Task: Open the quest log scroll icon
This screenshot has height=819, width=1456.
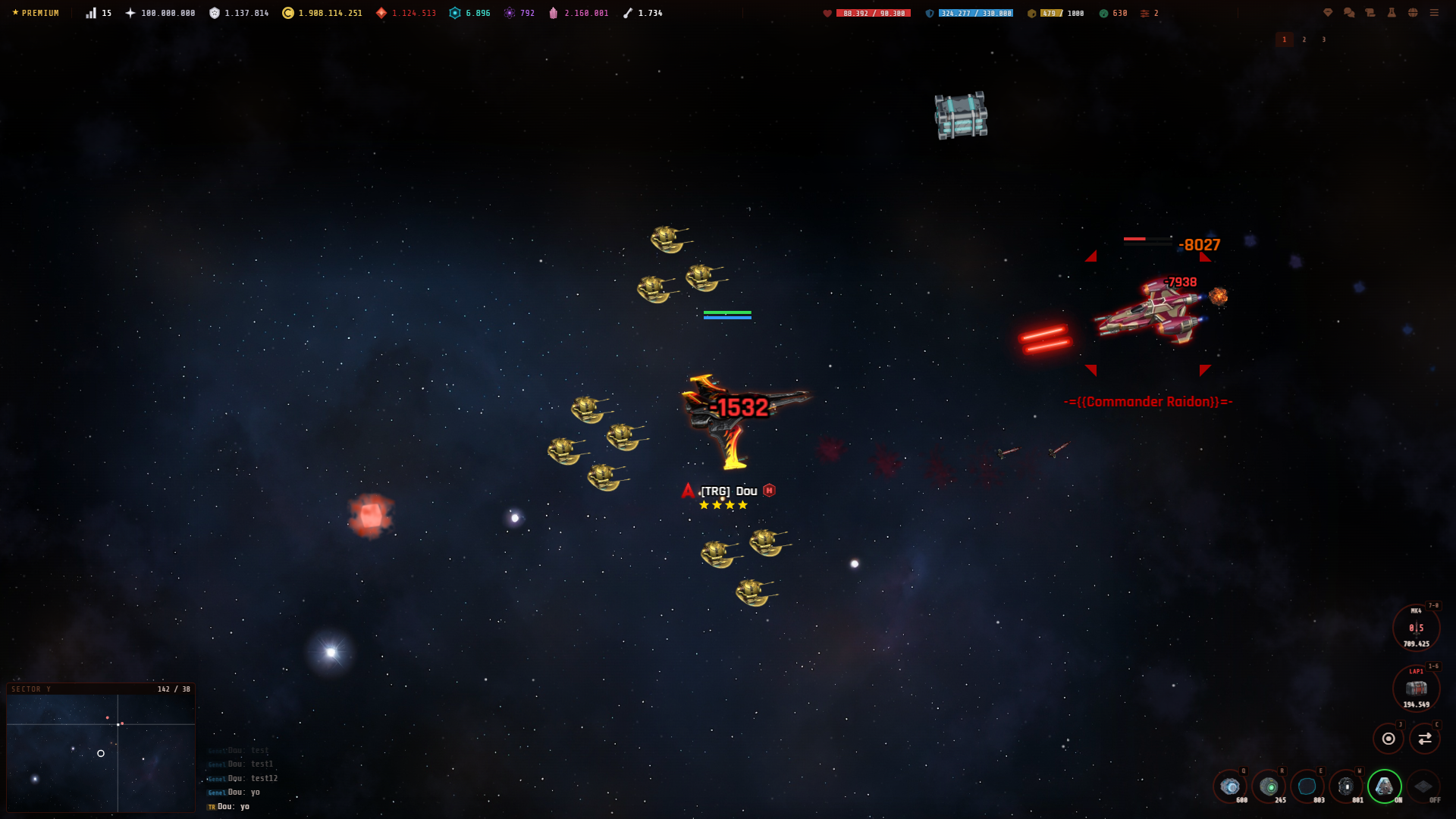Action: coord(1370,13)
